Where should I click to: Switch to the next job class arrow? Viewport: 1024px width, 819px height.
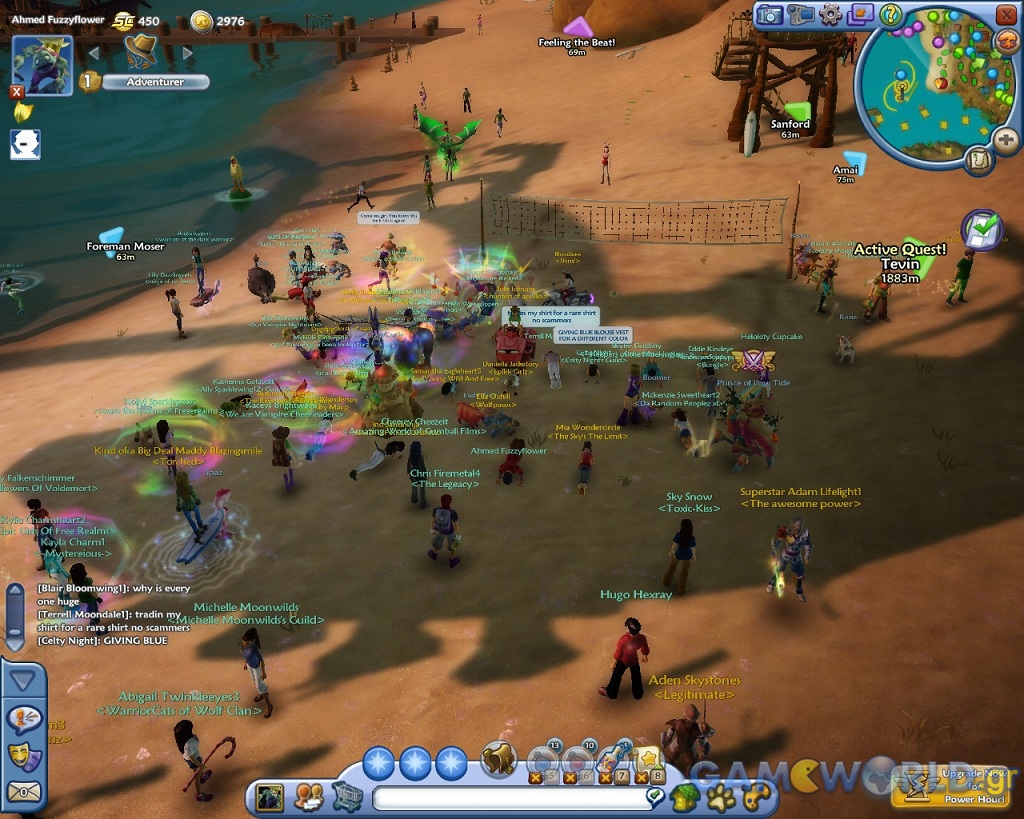[189, 51]
